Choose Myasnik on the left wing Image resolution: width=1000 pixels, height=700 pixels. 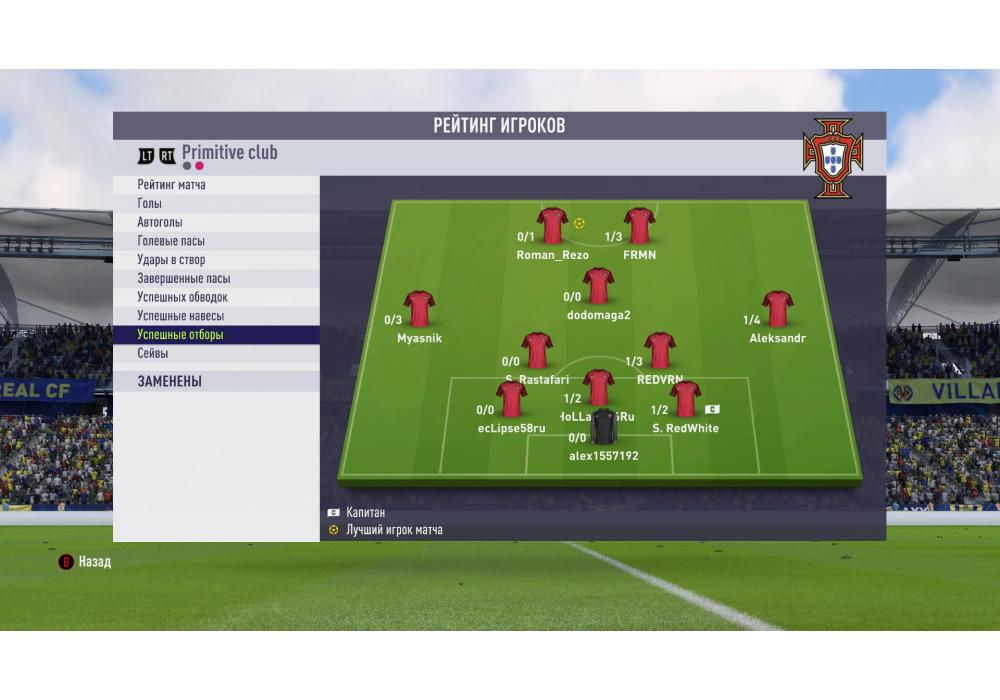(419, 309)
